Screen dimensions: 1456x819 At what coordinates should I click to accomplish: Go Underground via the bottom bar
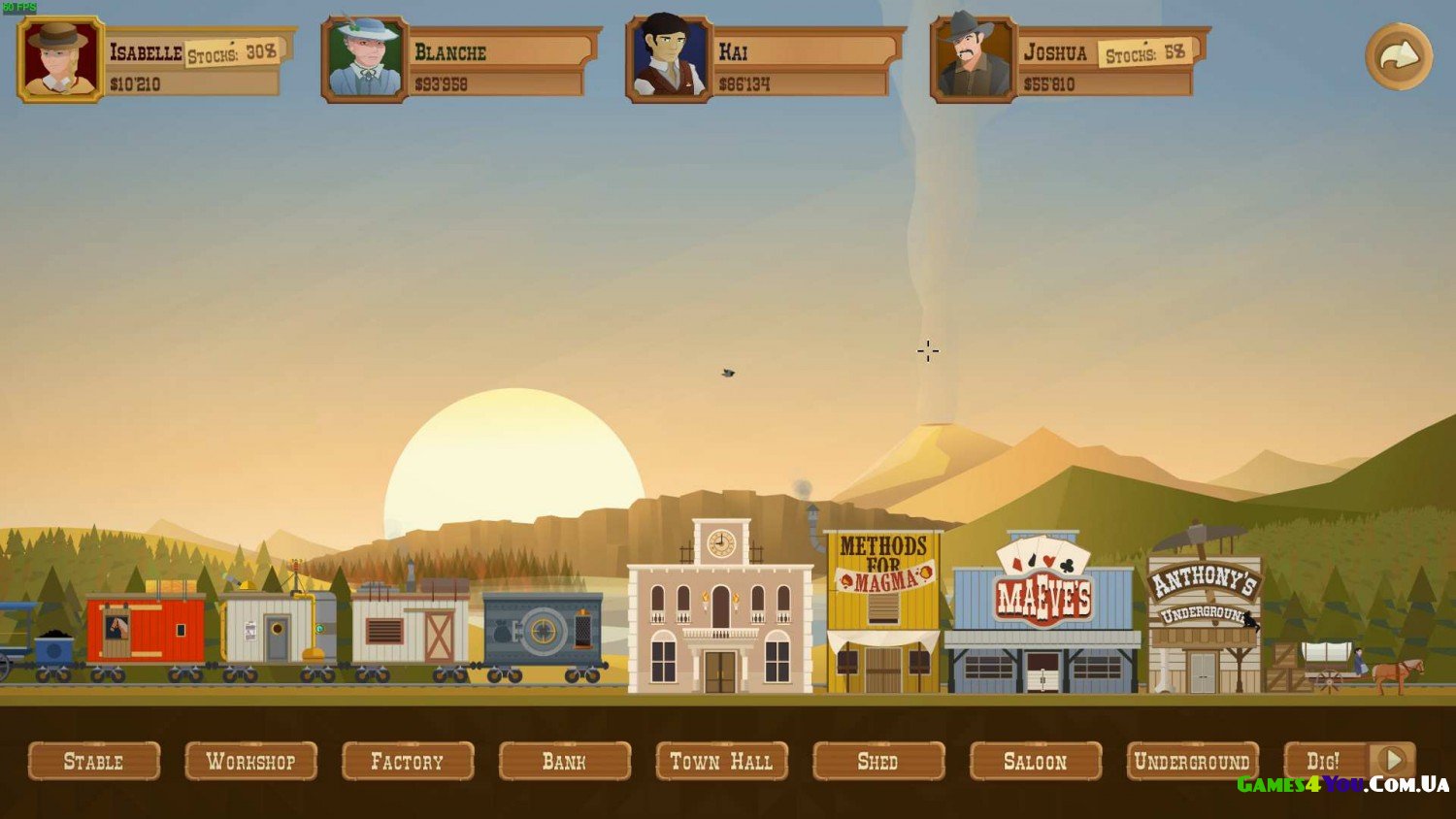click(1192, 762)
